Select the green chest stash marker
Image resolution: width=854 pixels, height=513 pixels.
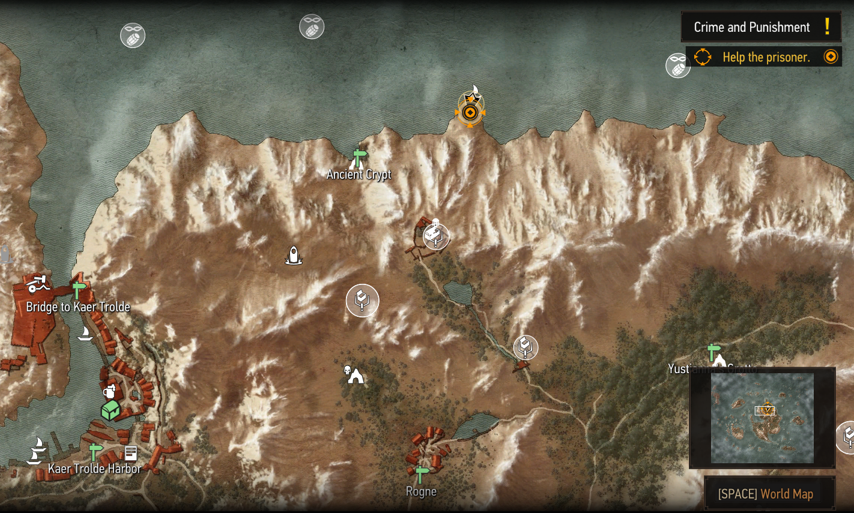tap(110, 410)
